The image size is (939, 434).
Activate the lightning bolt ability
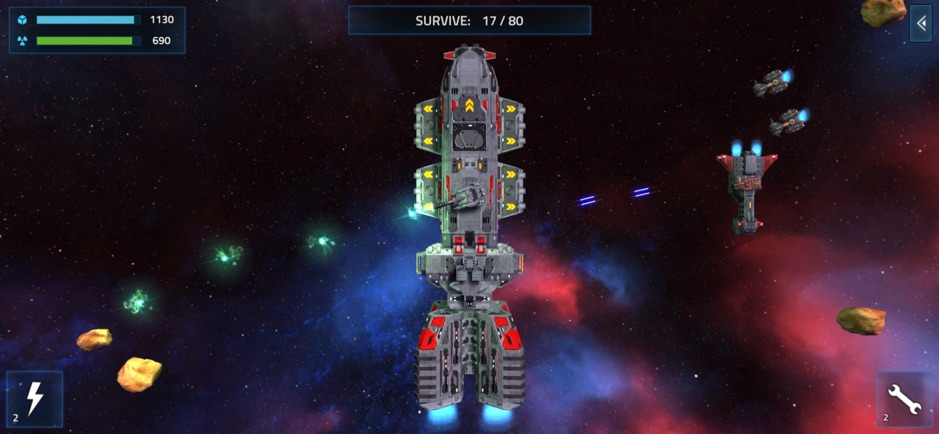click(35, 399)
